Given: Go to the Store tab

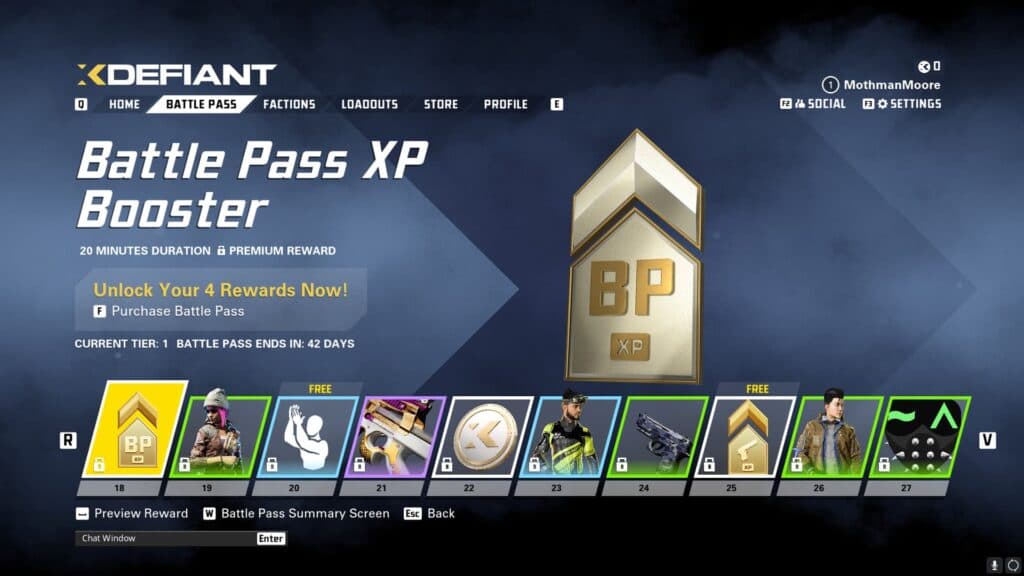Looking at the screenshot, I should click(x=440, y=104).
